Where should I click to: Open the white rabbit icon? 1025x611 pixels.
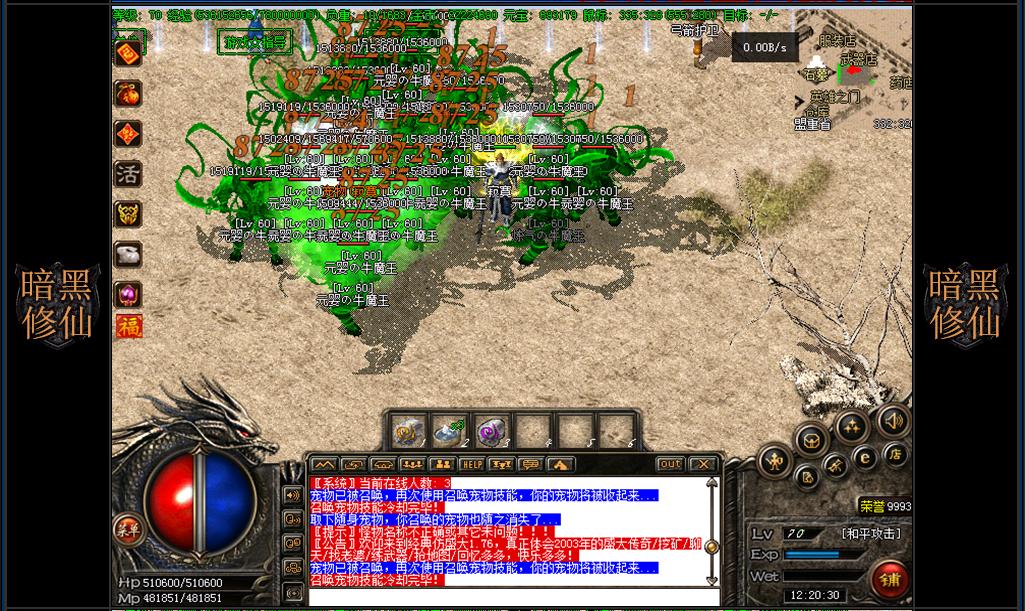128,254
